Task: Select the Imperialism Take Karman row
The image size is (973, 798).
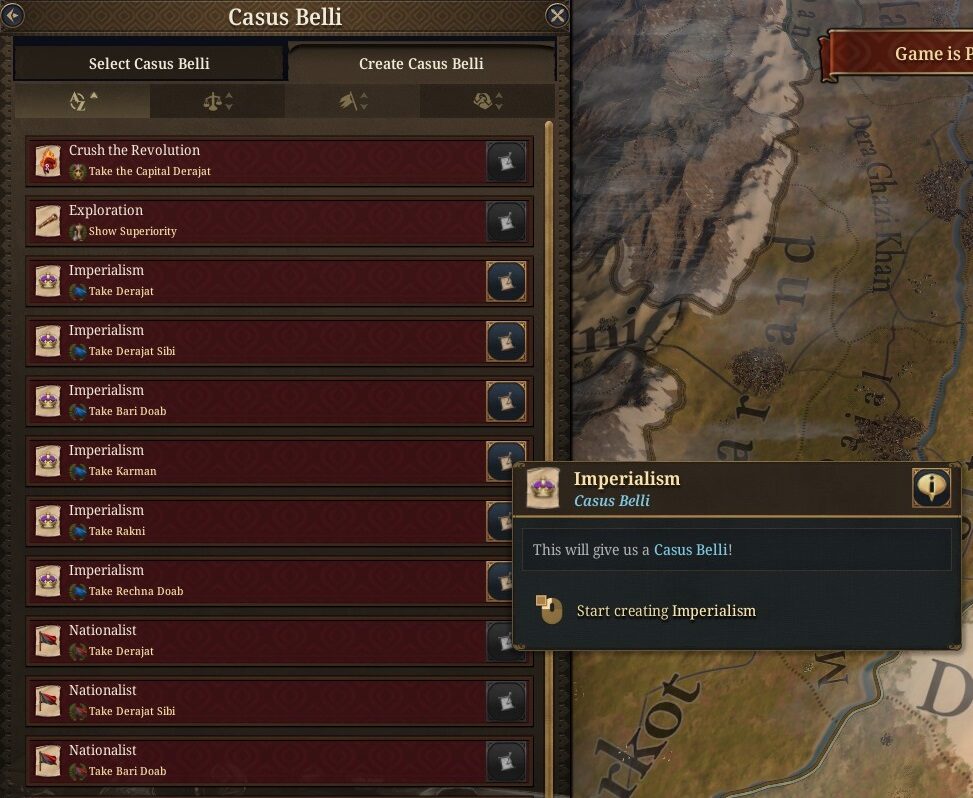Action: 250,461
